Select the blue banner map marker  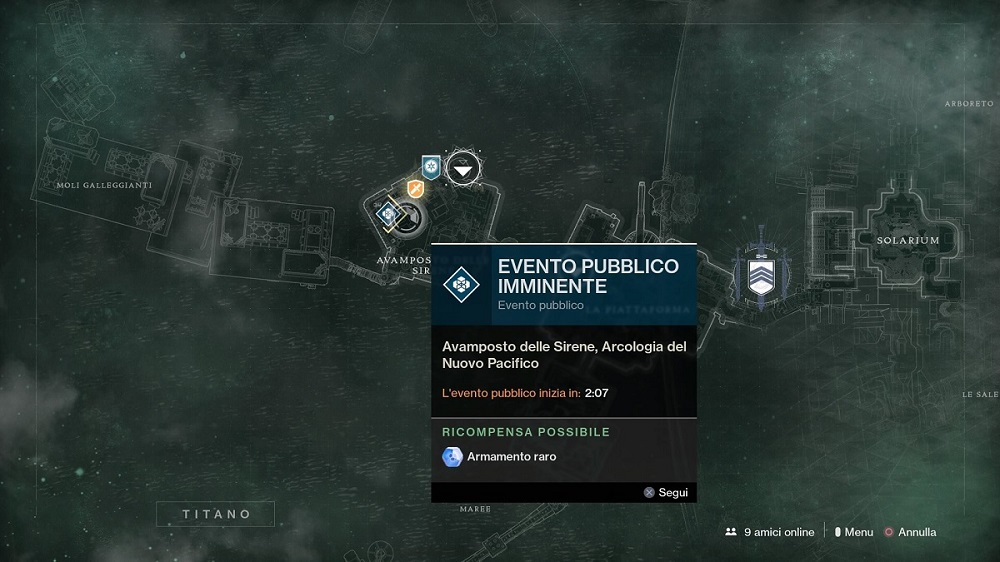[x=431, y=166]
